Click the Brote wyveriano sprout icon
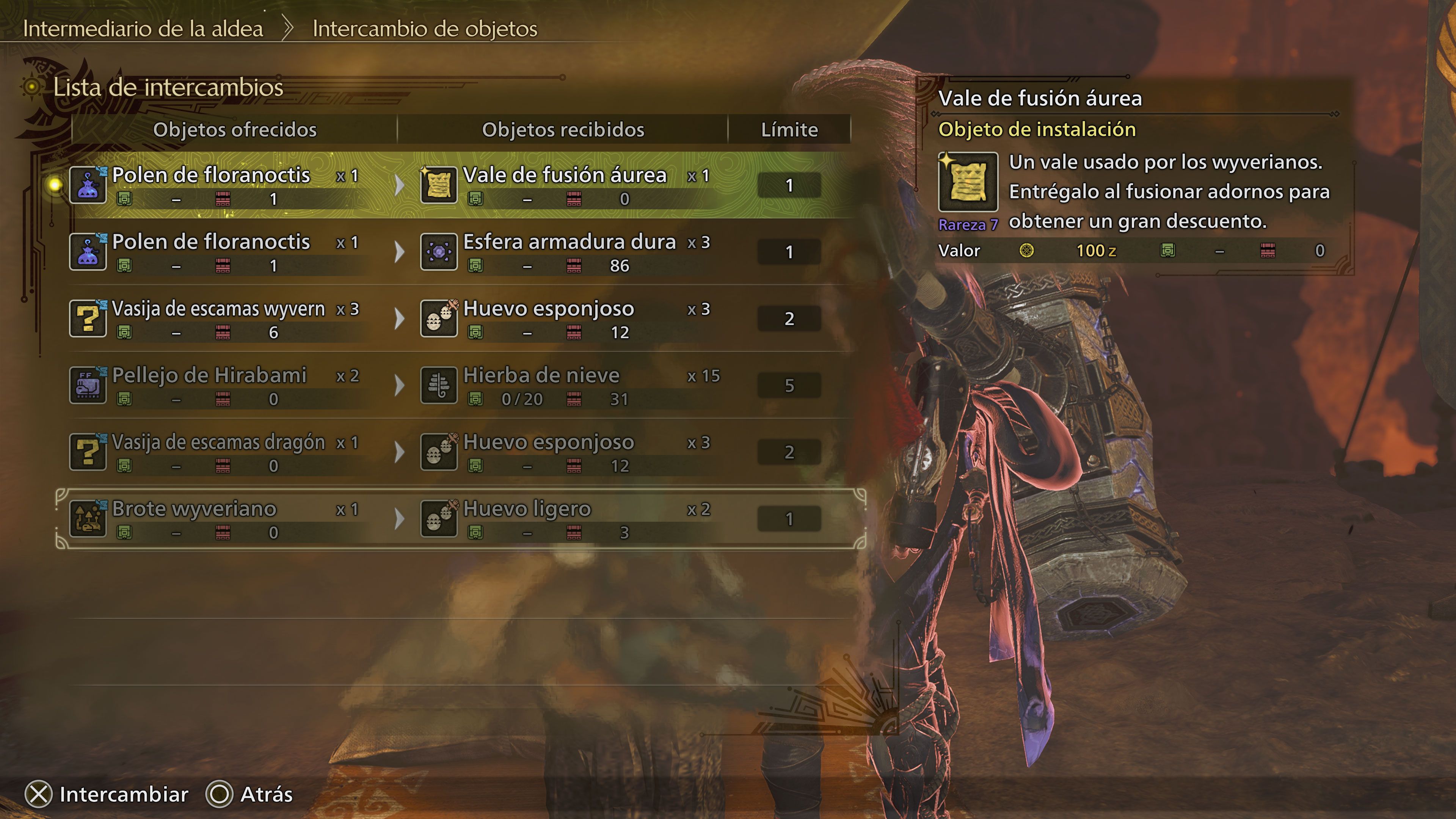Screen dimensions: 1456x819 (x=88, y=519)
